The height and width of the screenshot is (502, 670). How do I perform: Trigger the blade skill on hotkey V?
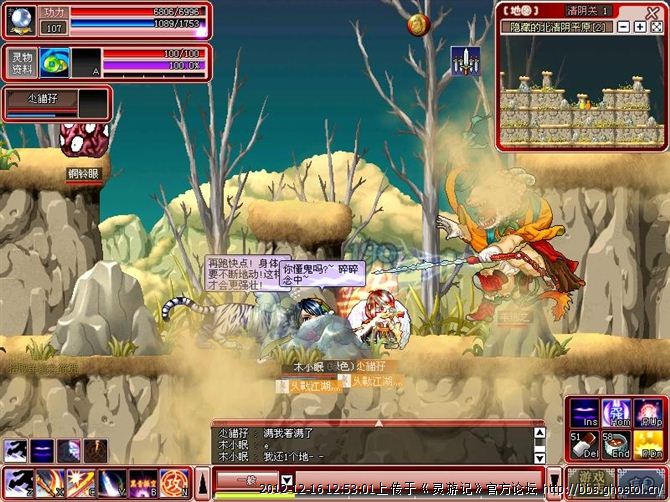(111, 483)
